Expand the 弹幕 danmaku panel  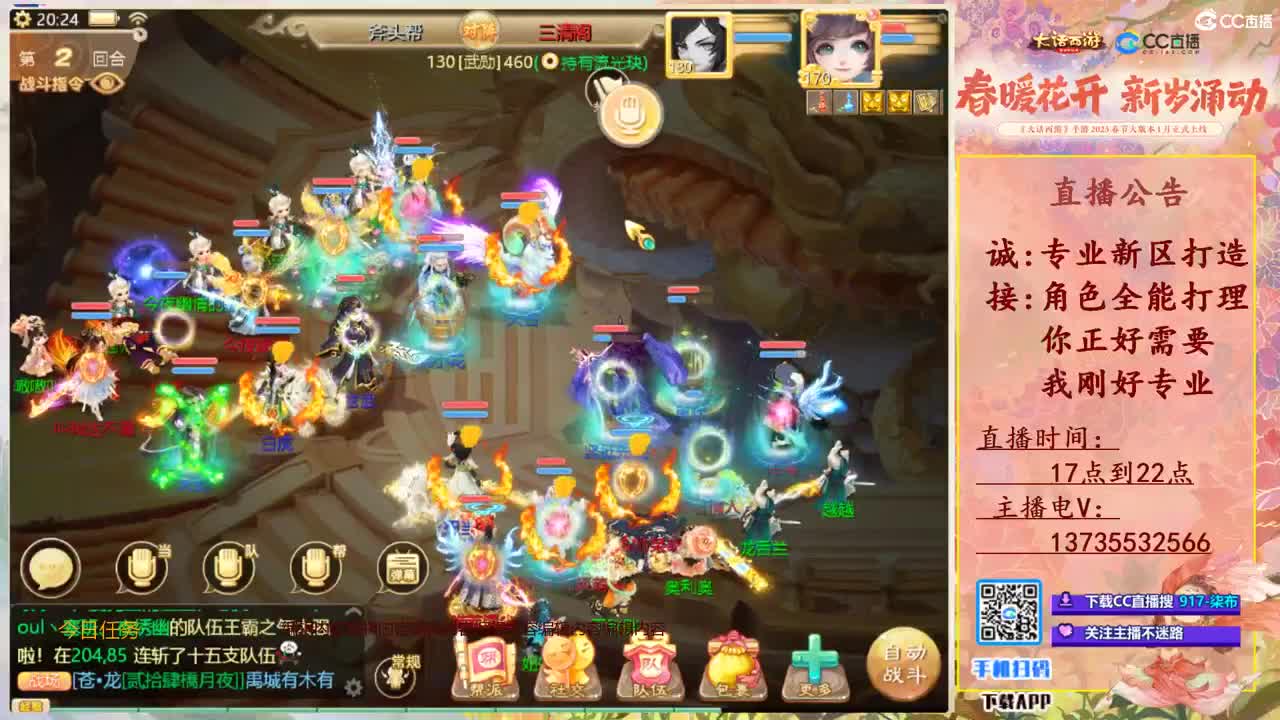click(403, 567)
